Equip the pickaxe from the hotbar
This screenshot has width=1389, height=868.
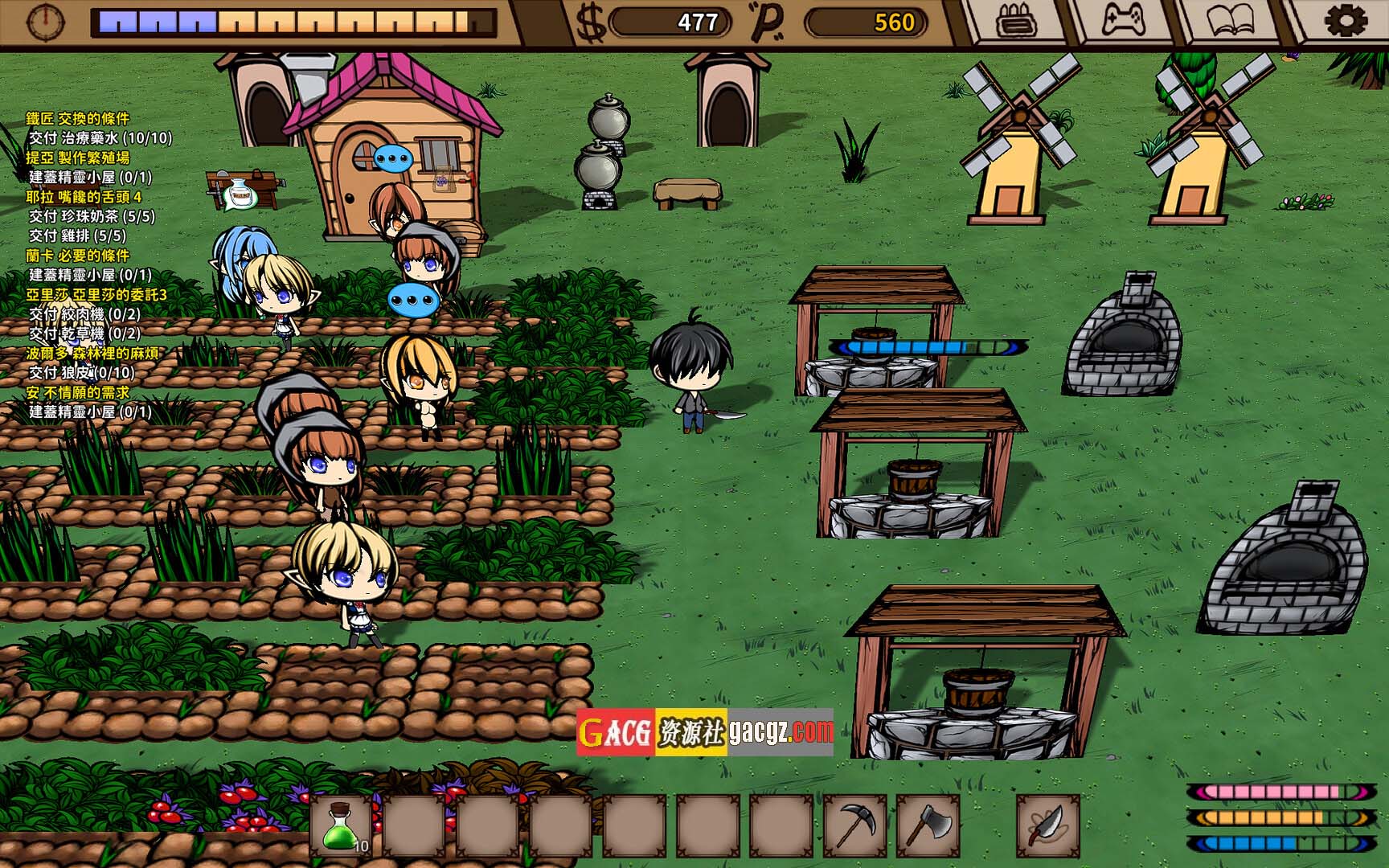854,825
